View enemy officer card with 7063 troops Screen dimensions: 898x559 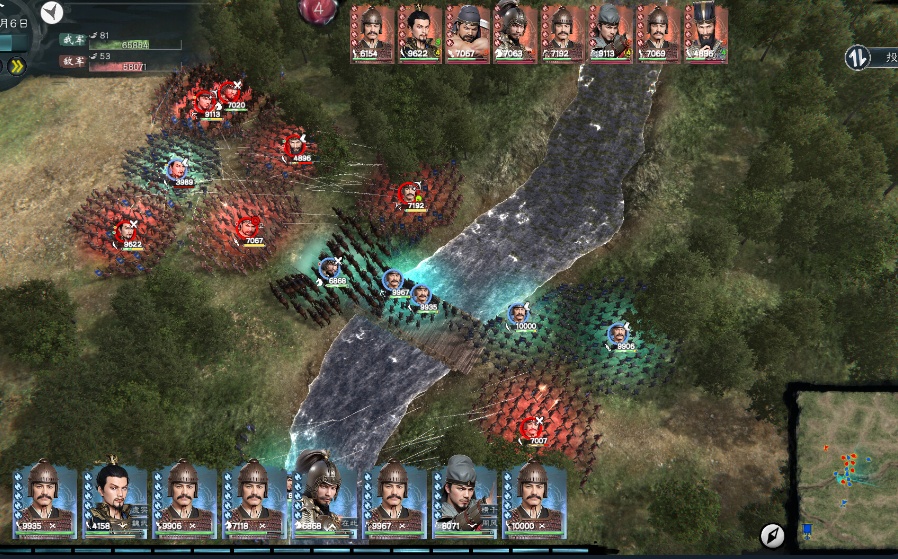(x=514, y=33)
